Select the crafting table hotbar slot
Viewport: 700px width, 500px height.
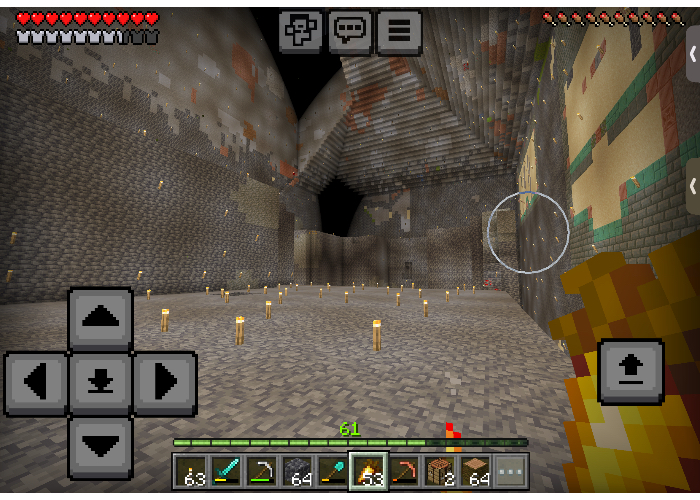[x=439, y=471]
